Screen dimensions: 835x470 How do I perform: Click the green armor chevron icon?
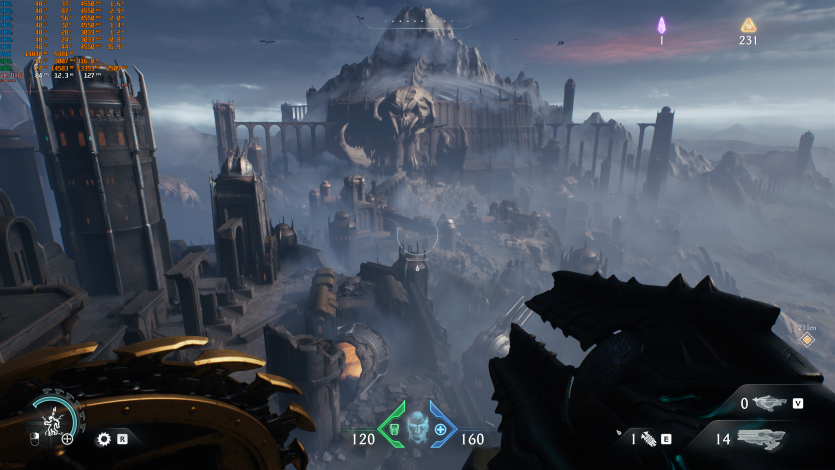point(392,423)
